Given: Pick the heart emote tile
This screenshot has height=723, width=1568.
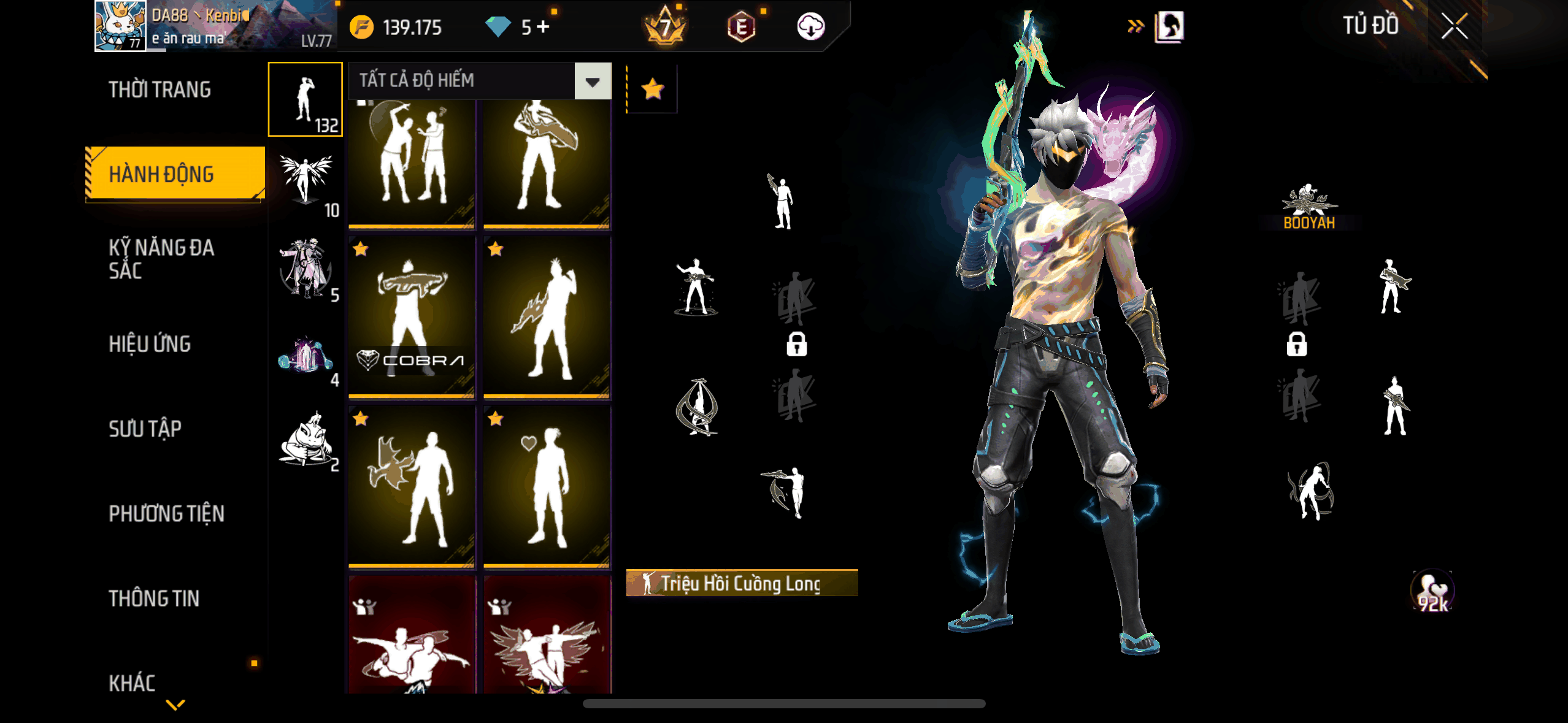Looking at the screenshot, I should [x=547, y=487].
